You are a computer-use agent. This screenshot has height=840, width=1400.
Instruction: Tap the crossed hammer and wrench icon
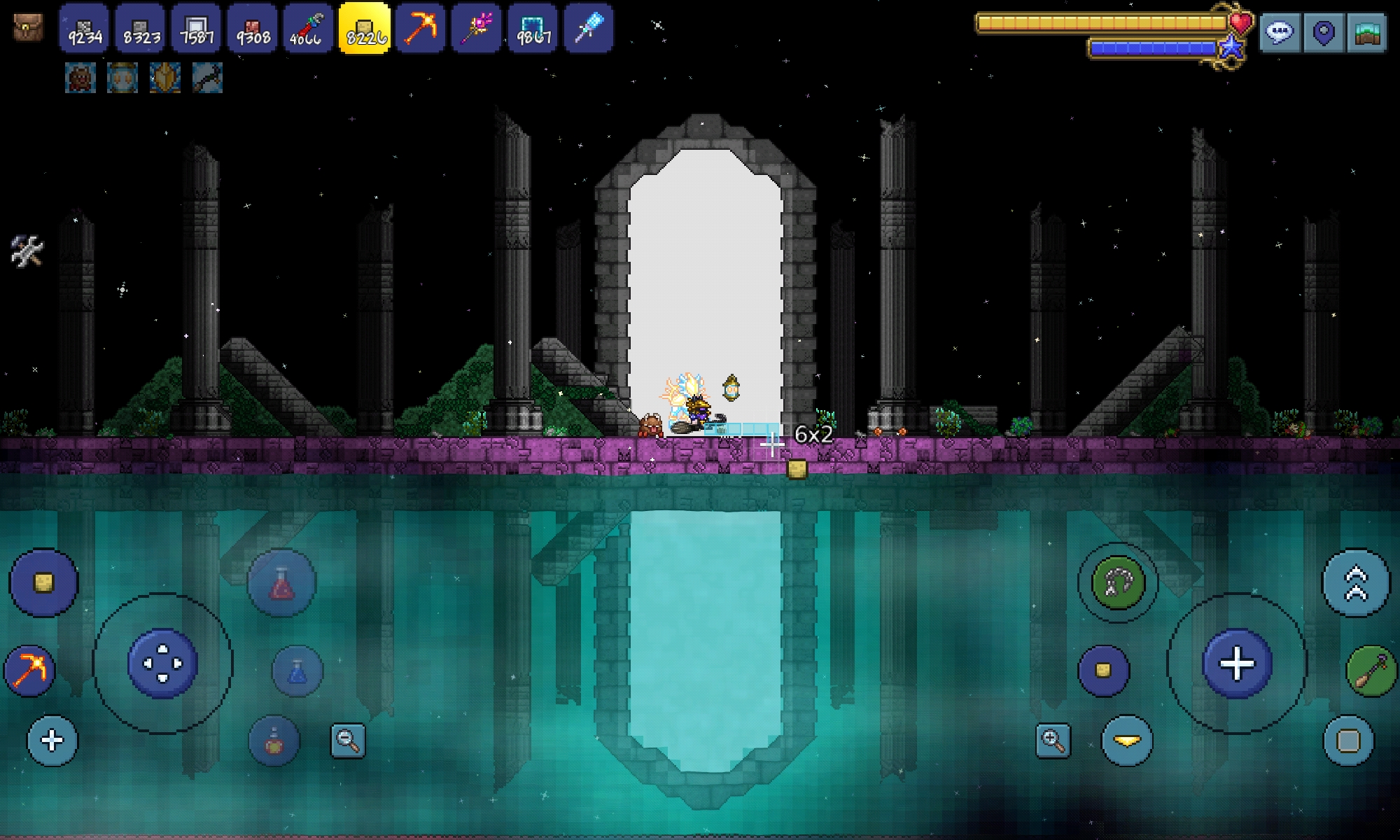coord(27,251)
